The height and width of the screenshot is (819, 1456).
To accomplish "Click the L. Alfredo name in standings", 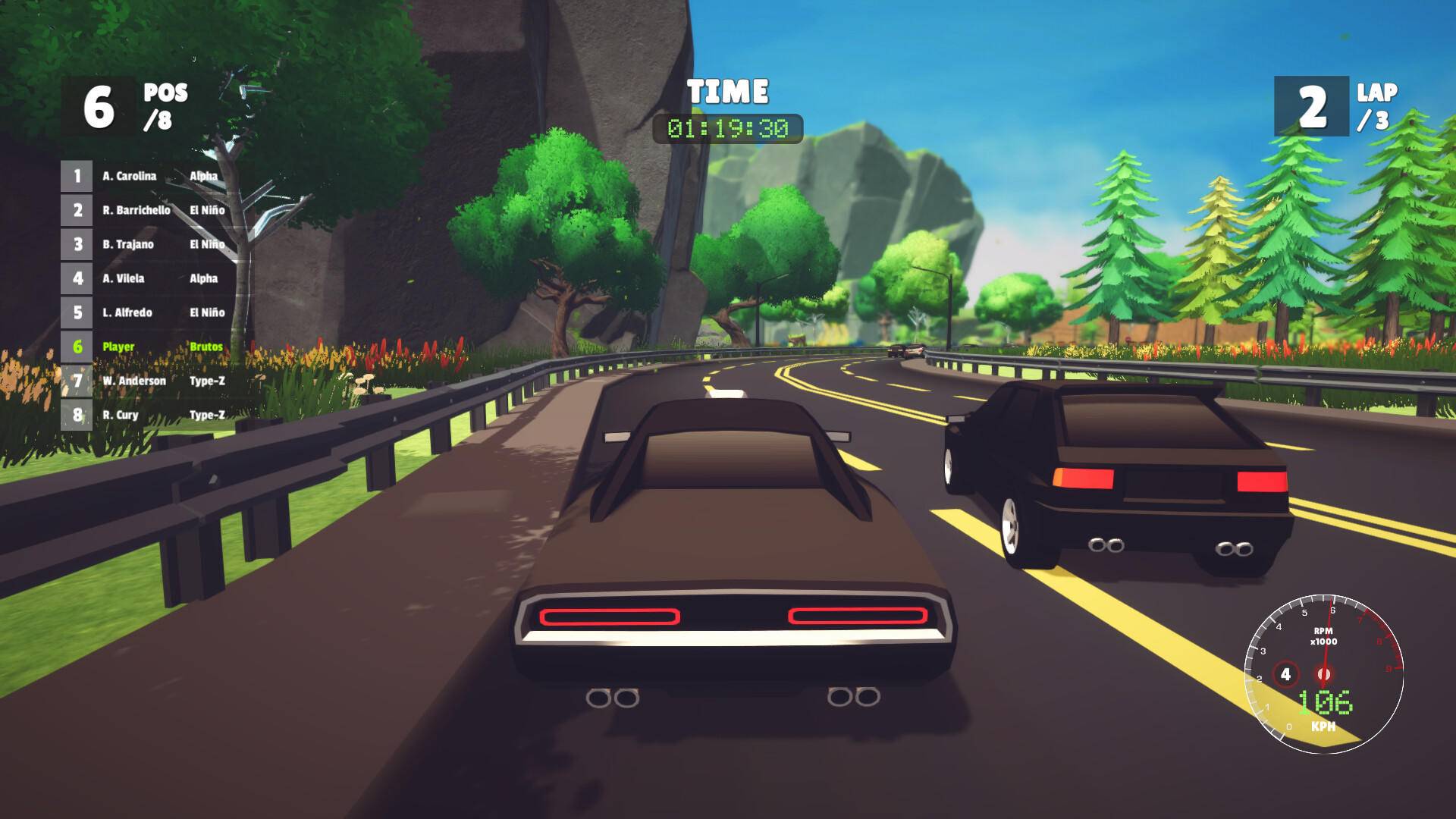I will [128, 312].
